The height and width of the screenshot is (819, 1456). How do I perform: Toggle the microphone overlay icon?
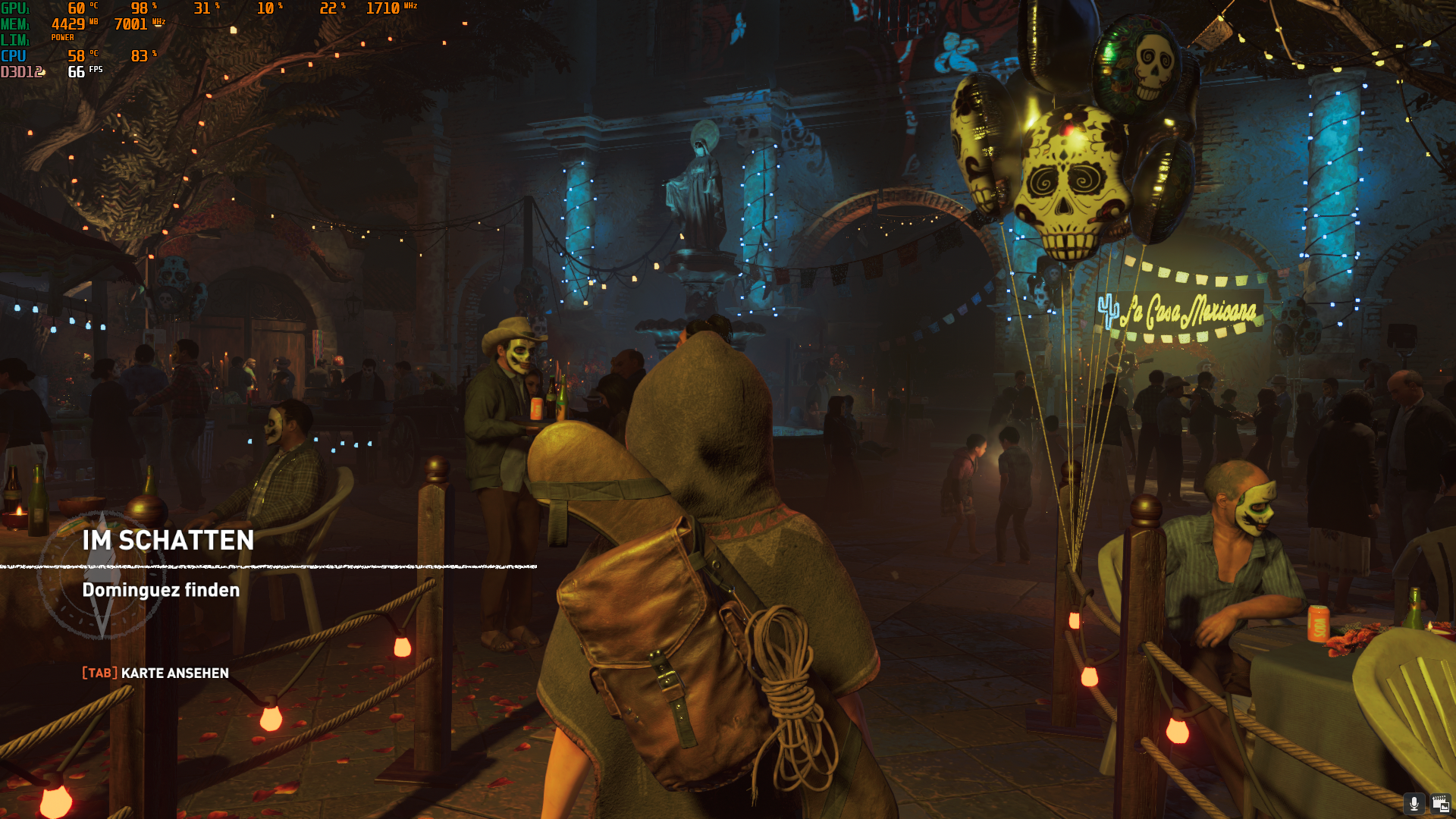click(1414, 804)
